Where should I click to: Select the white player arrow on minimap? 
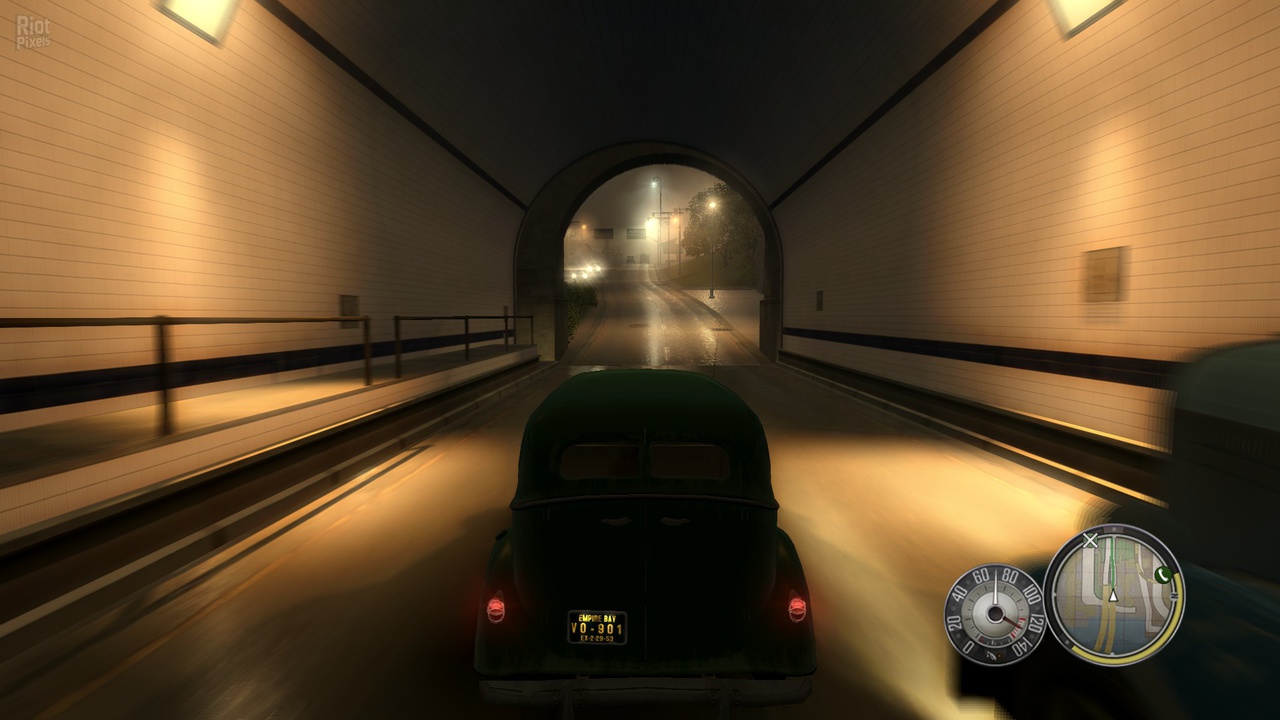tap(1112, 596)
